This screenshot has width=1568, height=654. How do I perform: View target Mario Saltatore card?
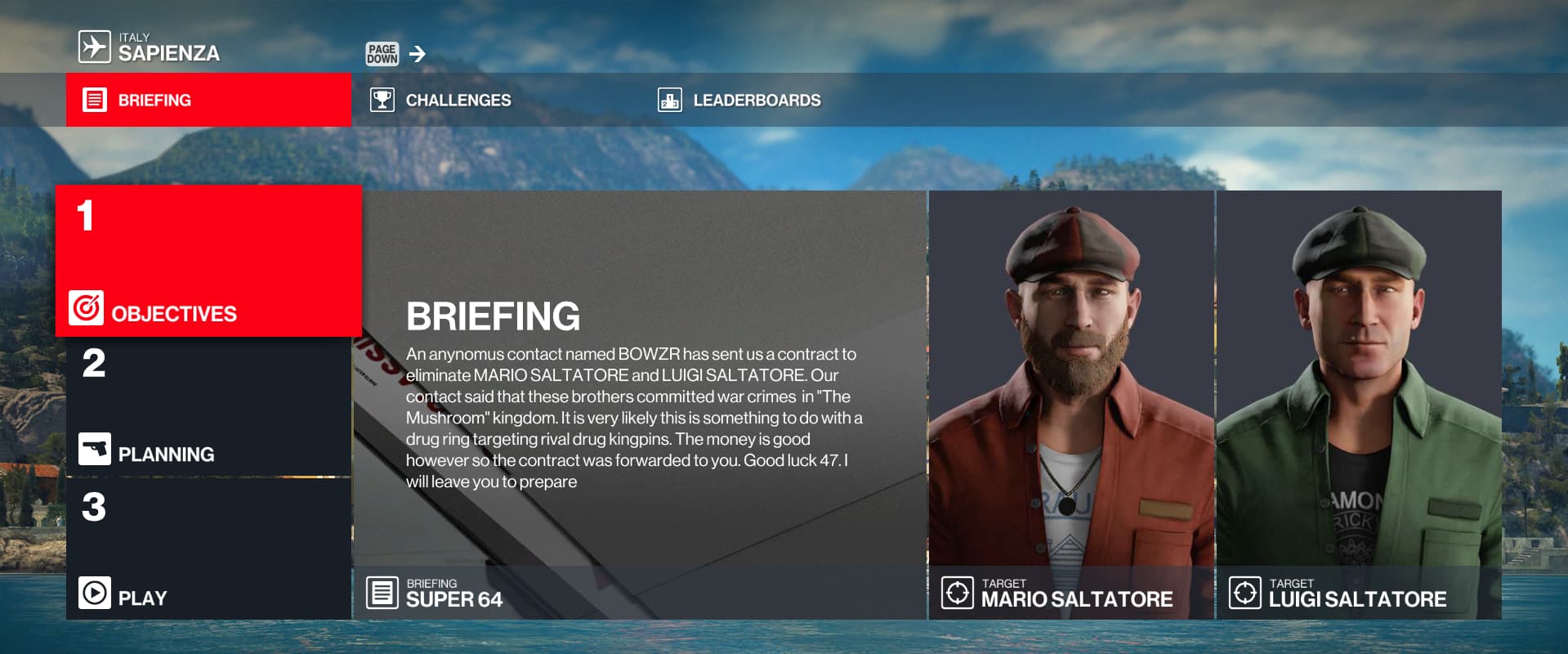click(1071, 405)
